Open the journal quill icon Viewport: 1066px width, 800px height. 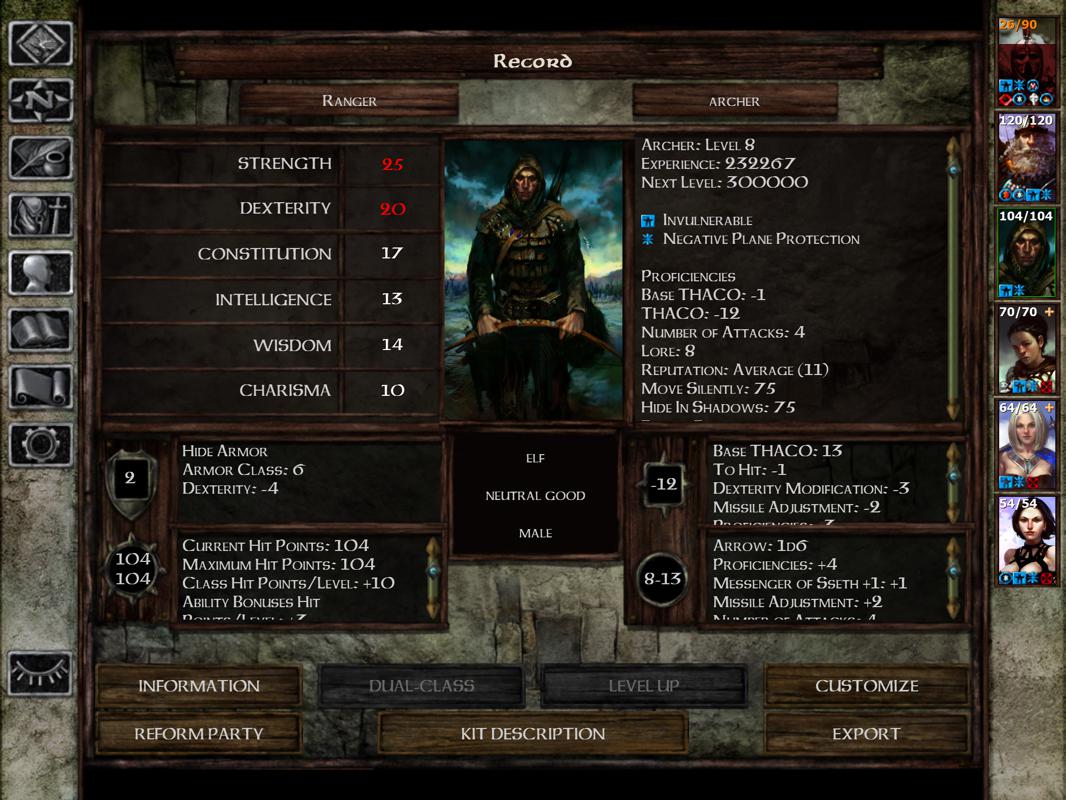tap(41, 158)
